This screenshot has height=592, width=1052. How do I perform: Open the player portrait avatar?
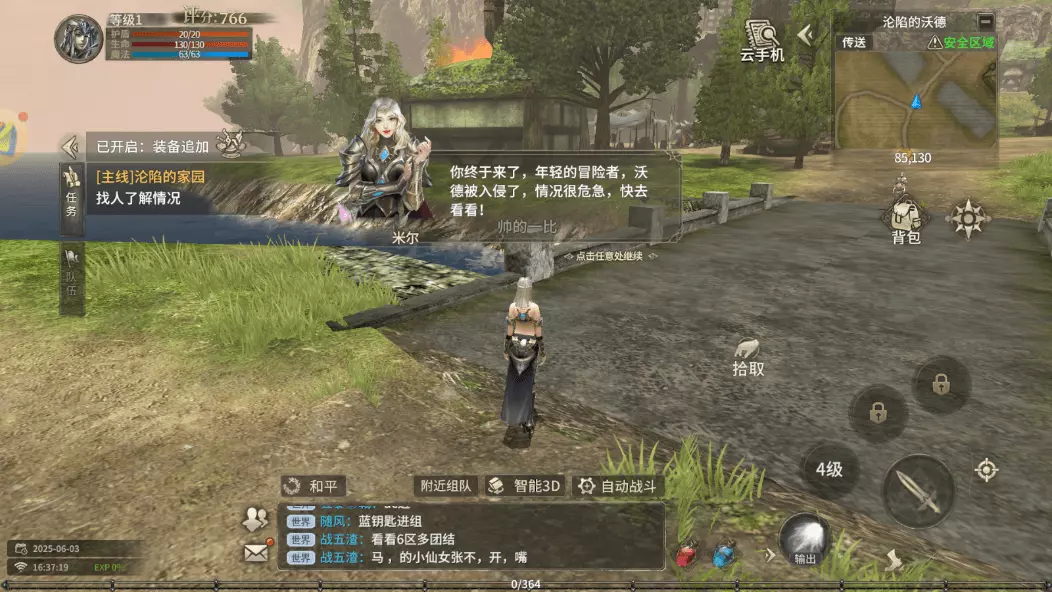79,39
